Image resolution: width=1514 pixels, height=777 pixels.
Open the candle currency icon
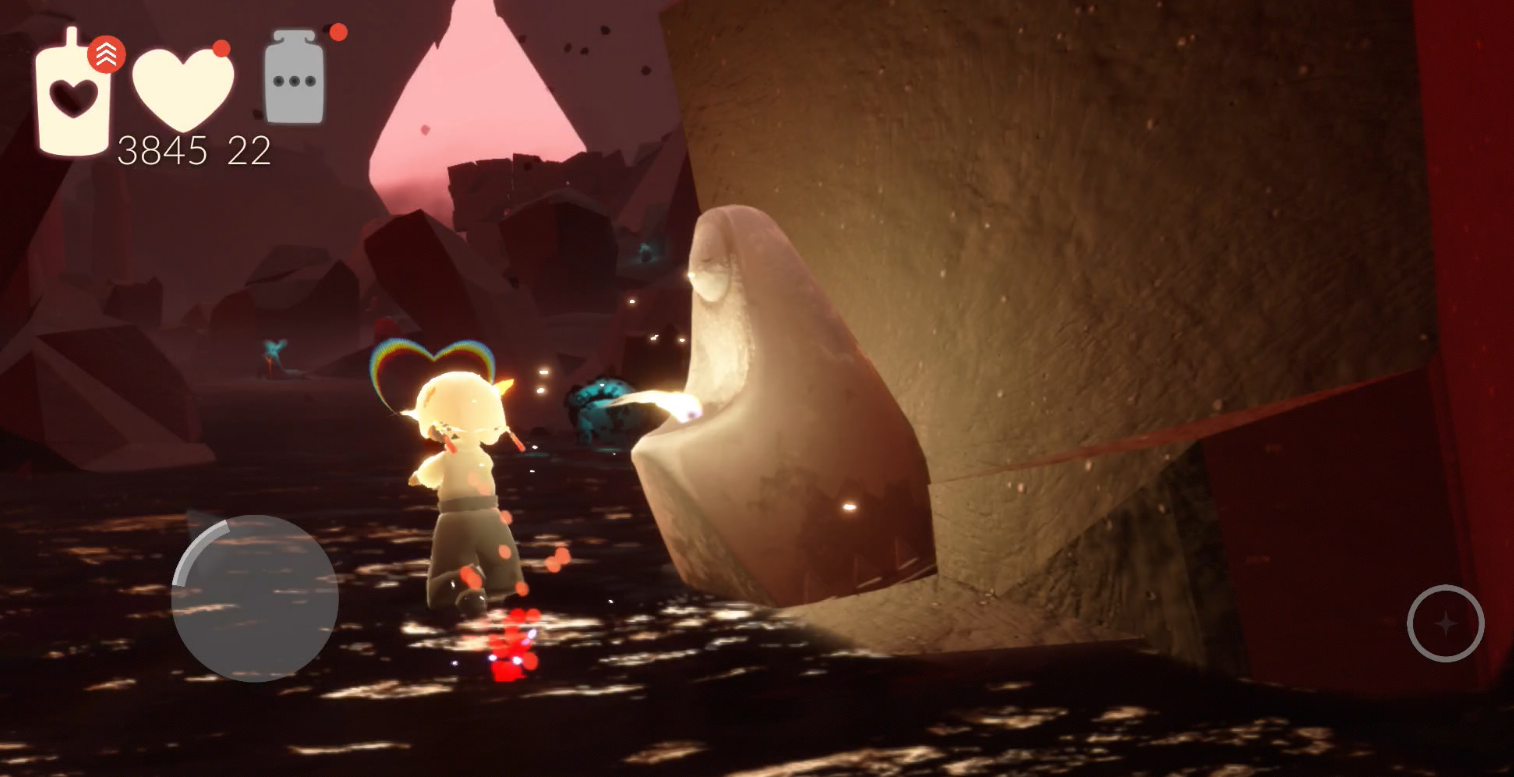coord(73,93)
